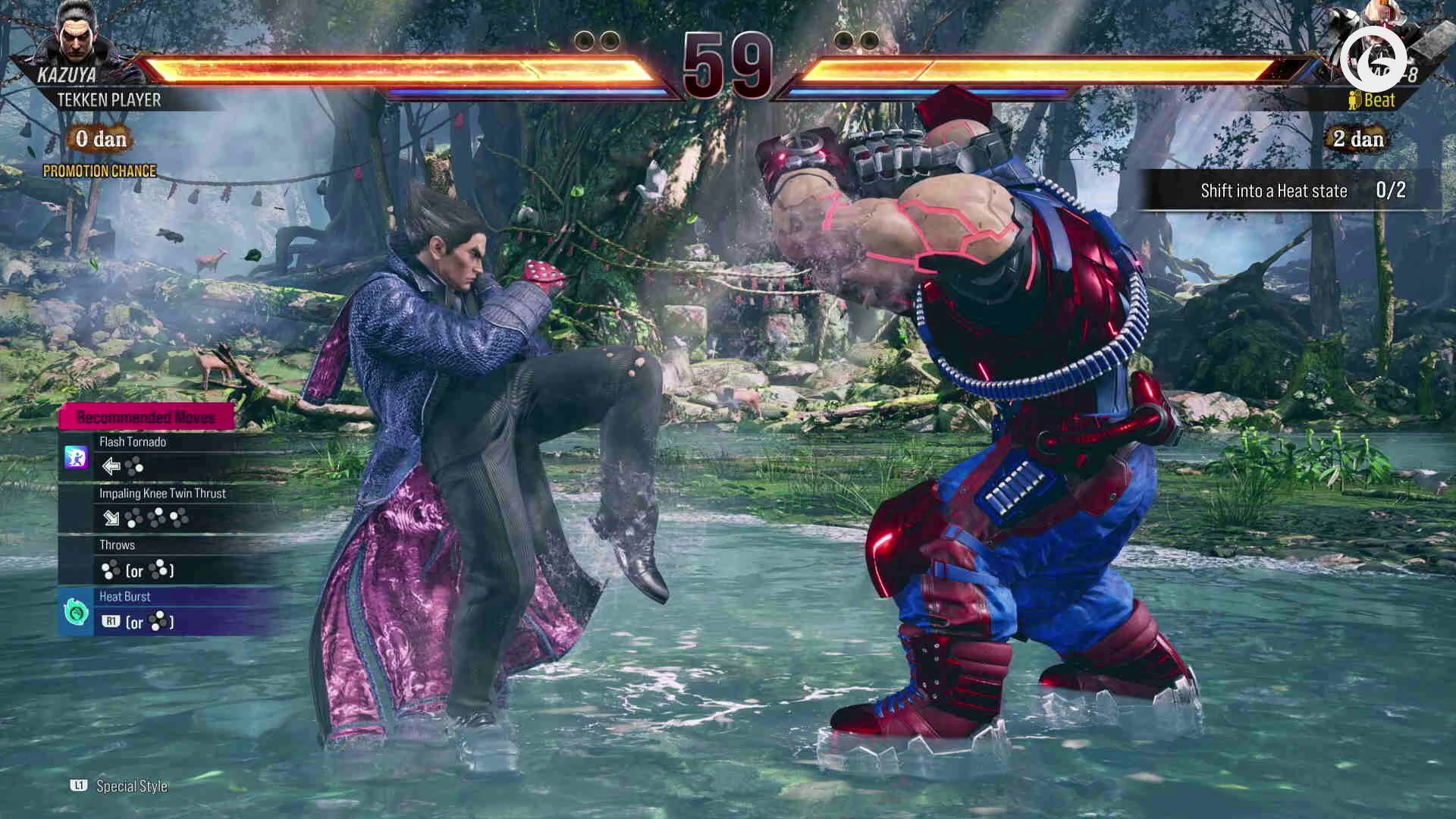Click the Beat name label
The image size is (1456, 819).
1379,99
